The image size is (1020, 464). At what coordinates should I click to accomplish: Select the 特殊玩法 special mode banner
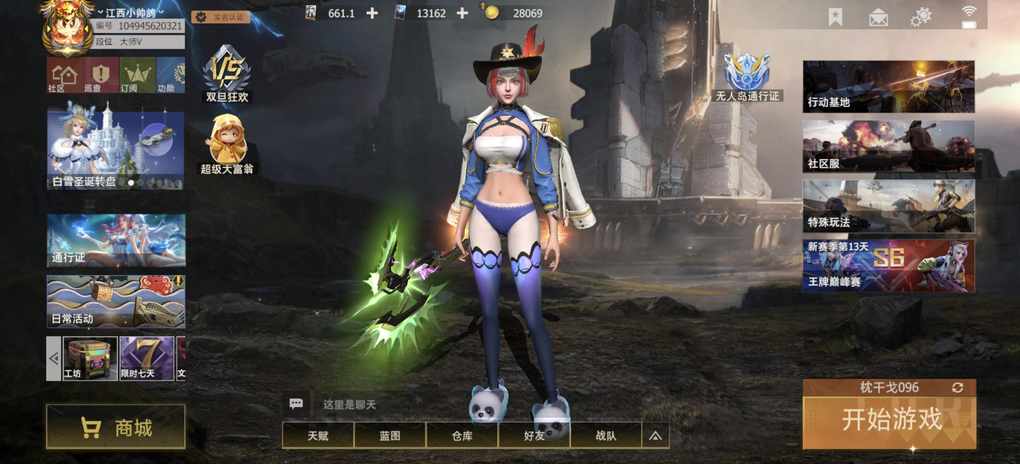[888, 206]
